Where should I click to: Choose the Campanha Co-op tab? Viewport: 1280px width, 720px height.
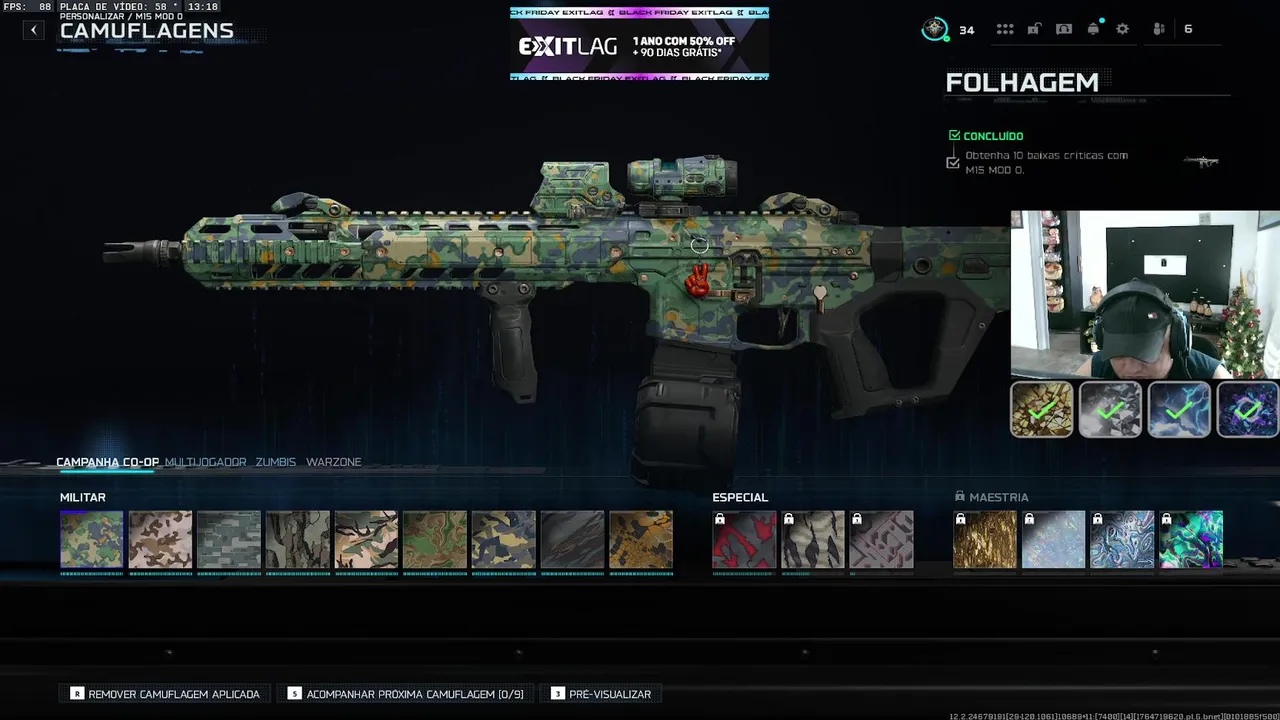107,462
